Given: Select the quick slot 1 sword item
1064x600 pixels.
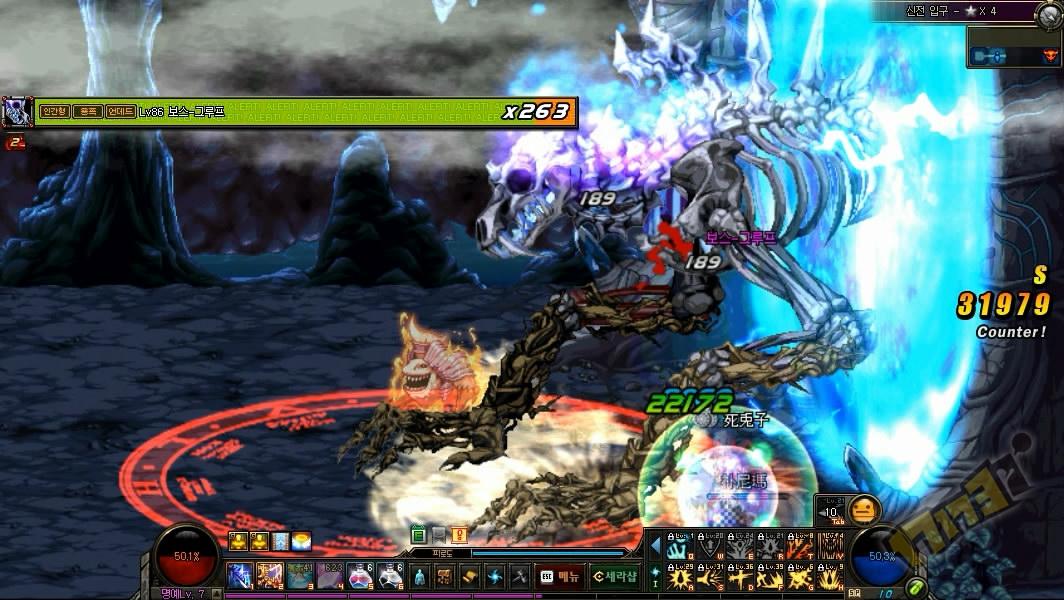Looking at the screenshot, I should (239, 576).
